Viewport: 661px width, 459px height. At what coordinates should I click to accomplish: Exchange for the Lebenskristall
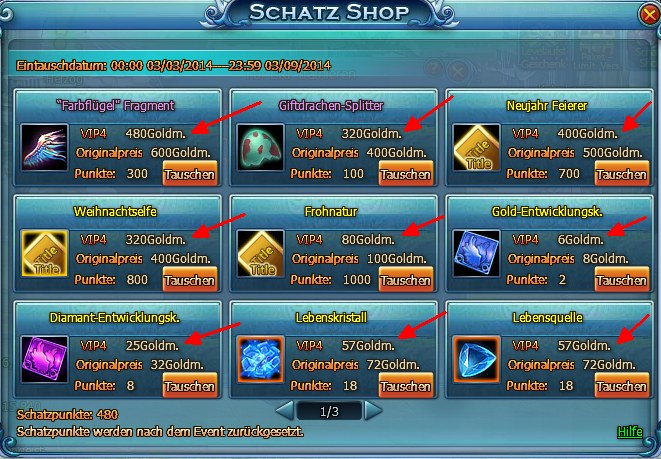point(406,386)
